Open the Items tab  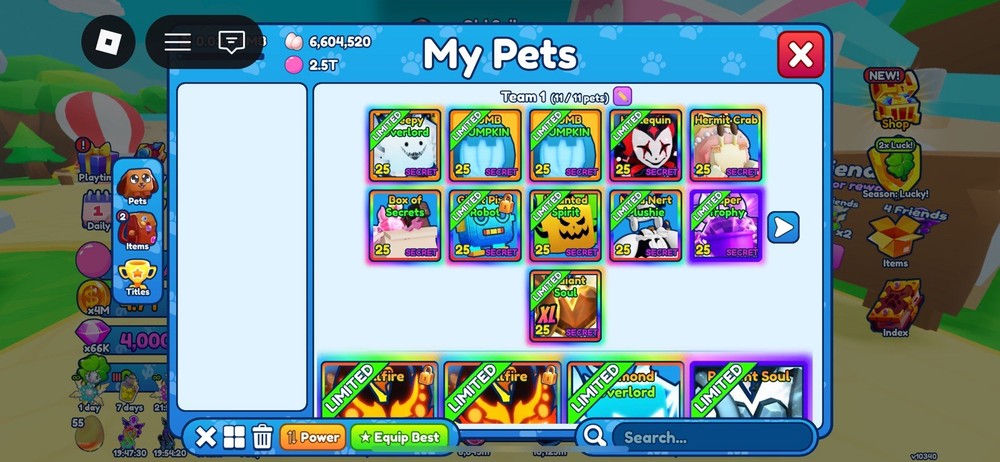click(x=138, y=232)
